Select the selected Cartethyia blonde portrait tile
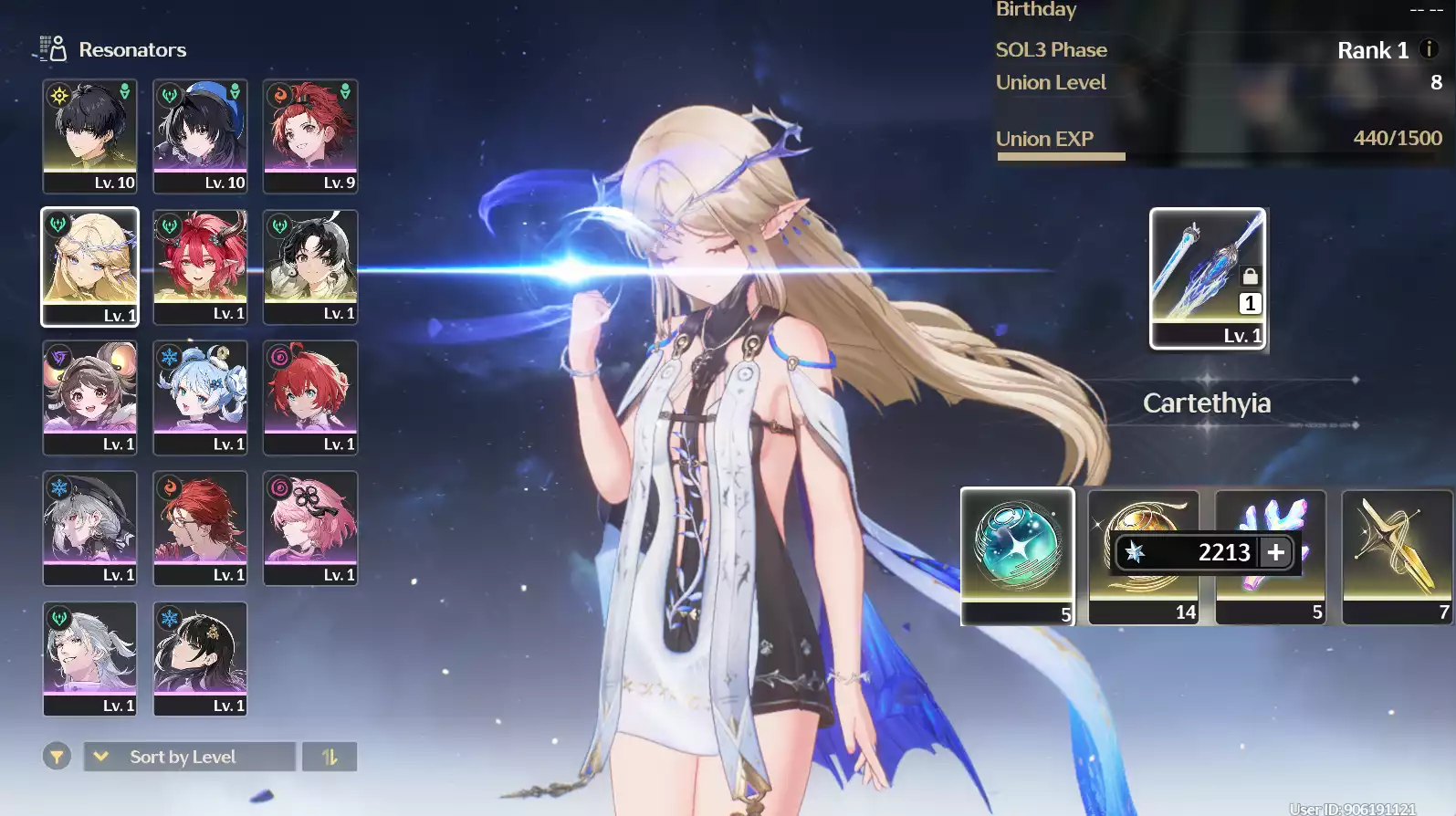1456x816 pixels. click(x=89, y=266)
